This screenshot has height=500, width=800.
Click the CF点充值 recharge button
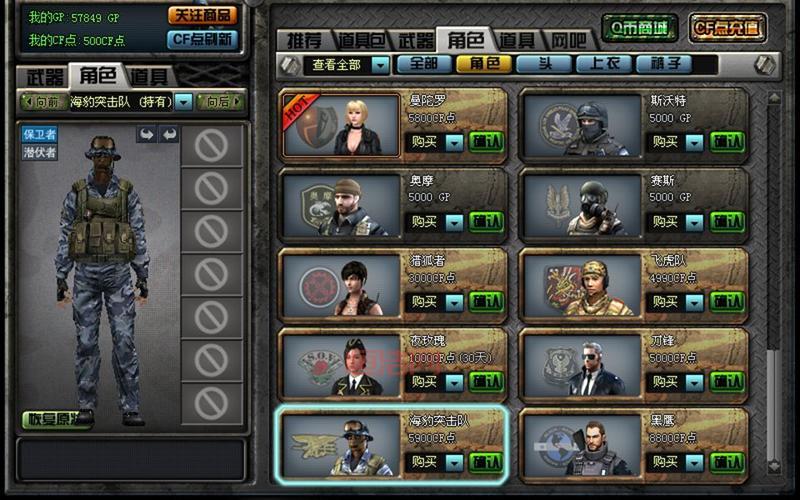(728, 27)
